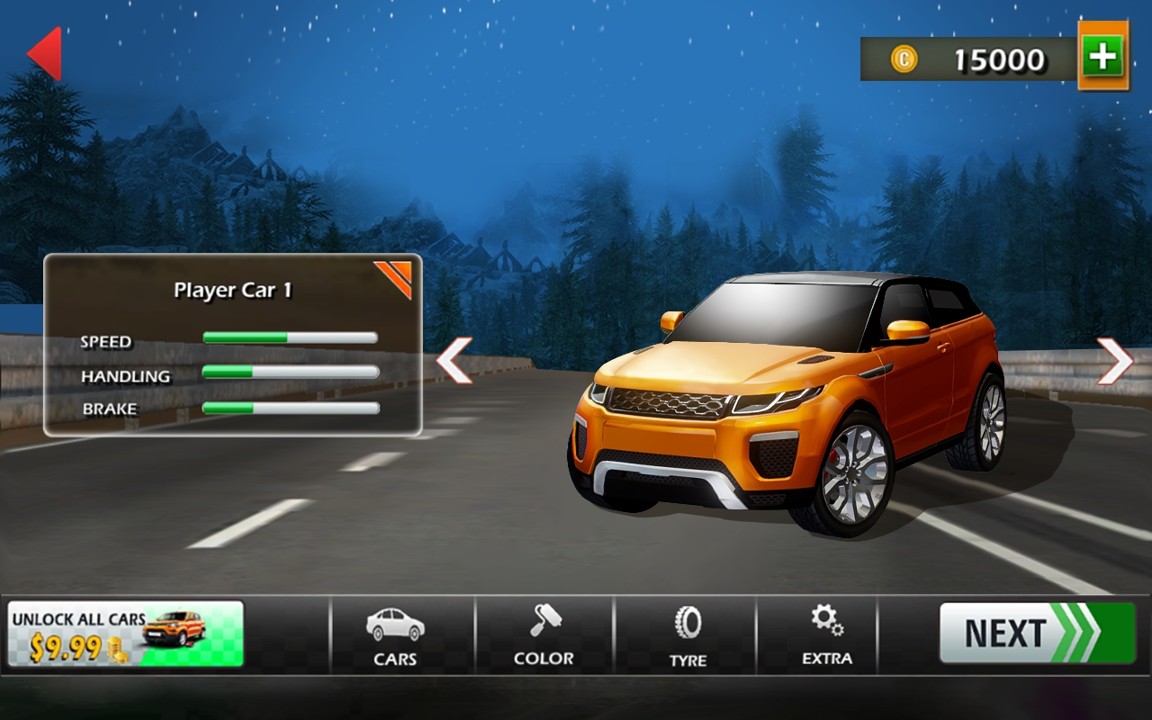1152x720 pixels.
Task: Select the Tyre tab
Action: coord(687,636)
